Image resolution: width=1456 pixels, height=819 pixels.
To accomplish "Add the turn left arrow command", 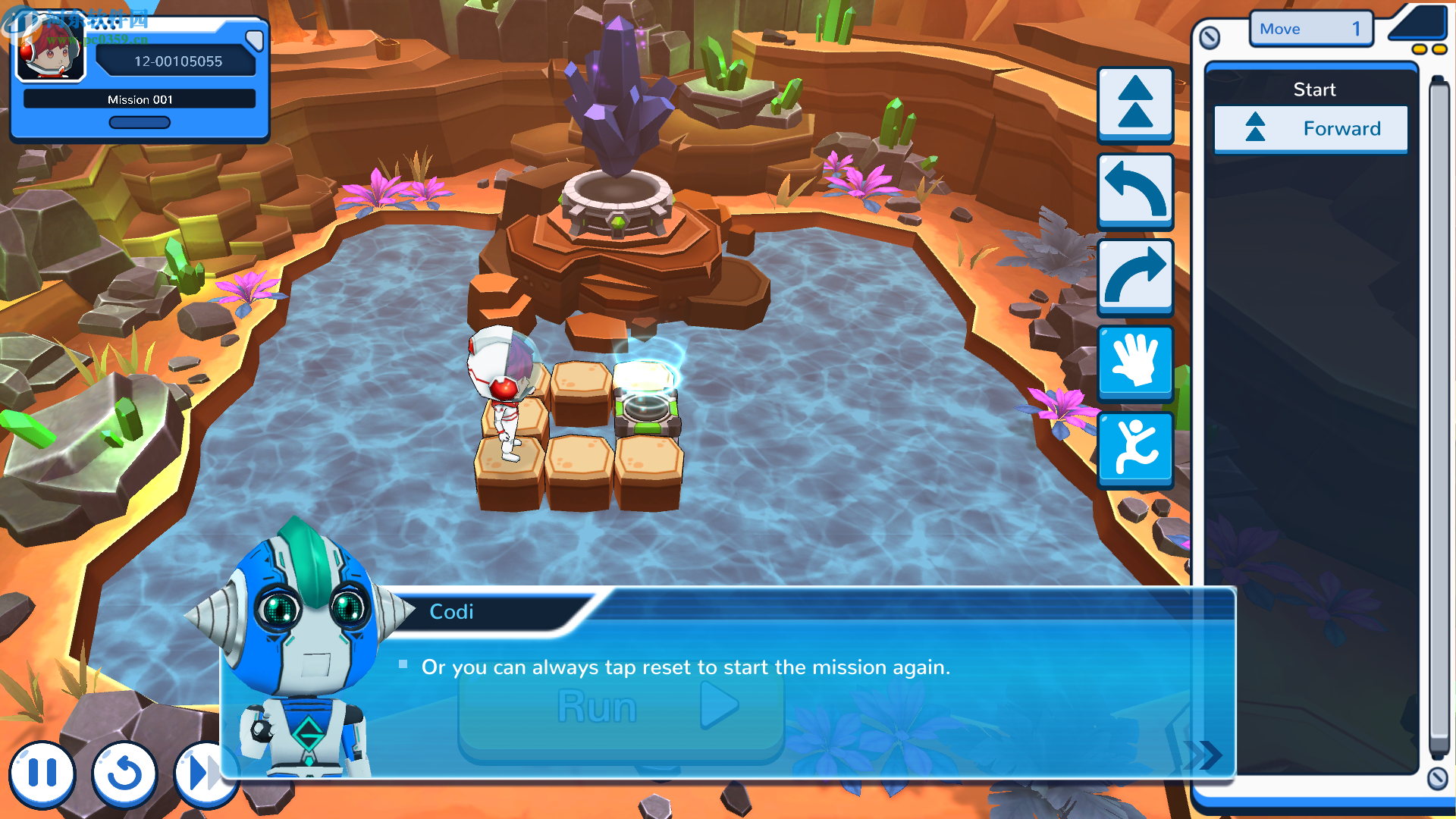I will 1135,190.
